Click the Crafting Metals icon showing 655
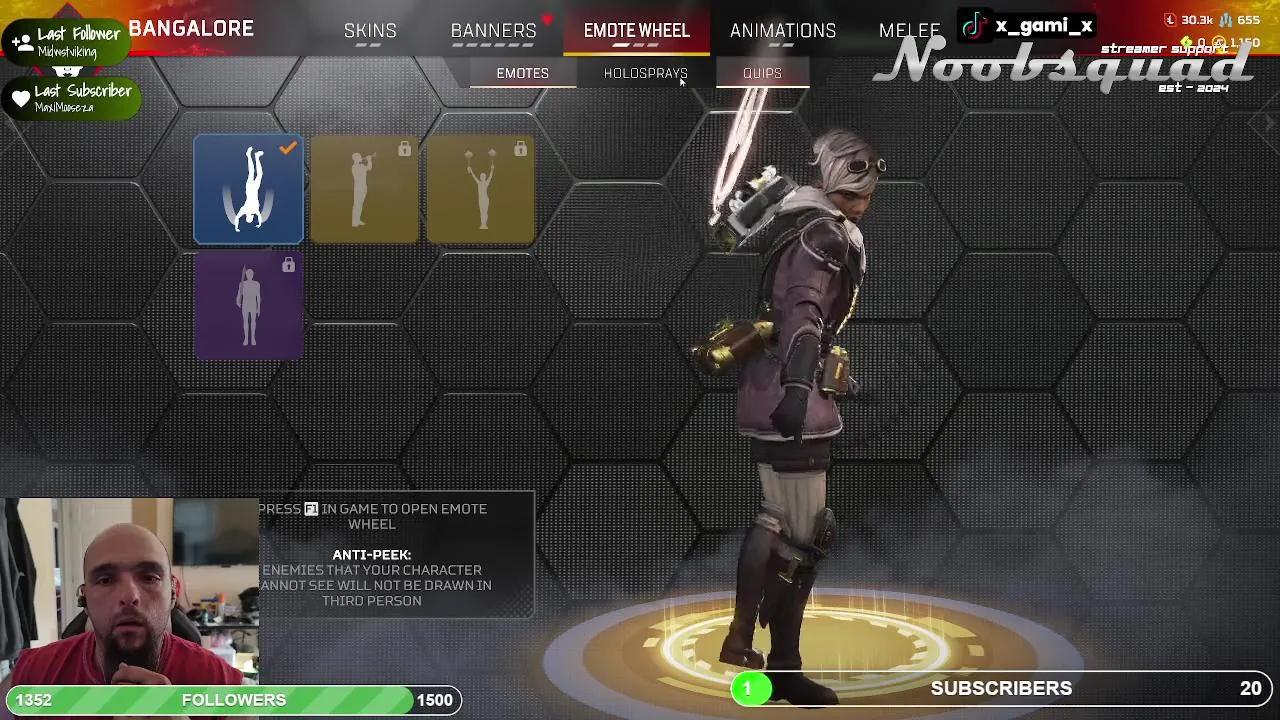Image resolution: width=1280 pixels, height=720 pixels. [1224, 19]
